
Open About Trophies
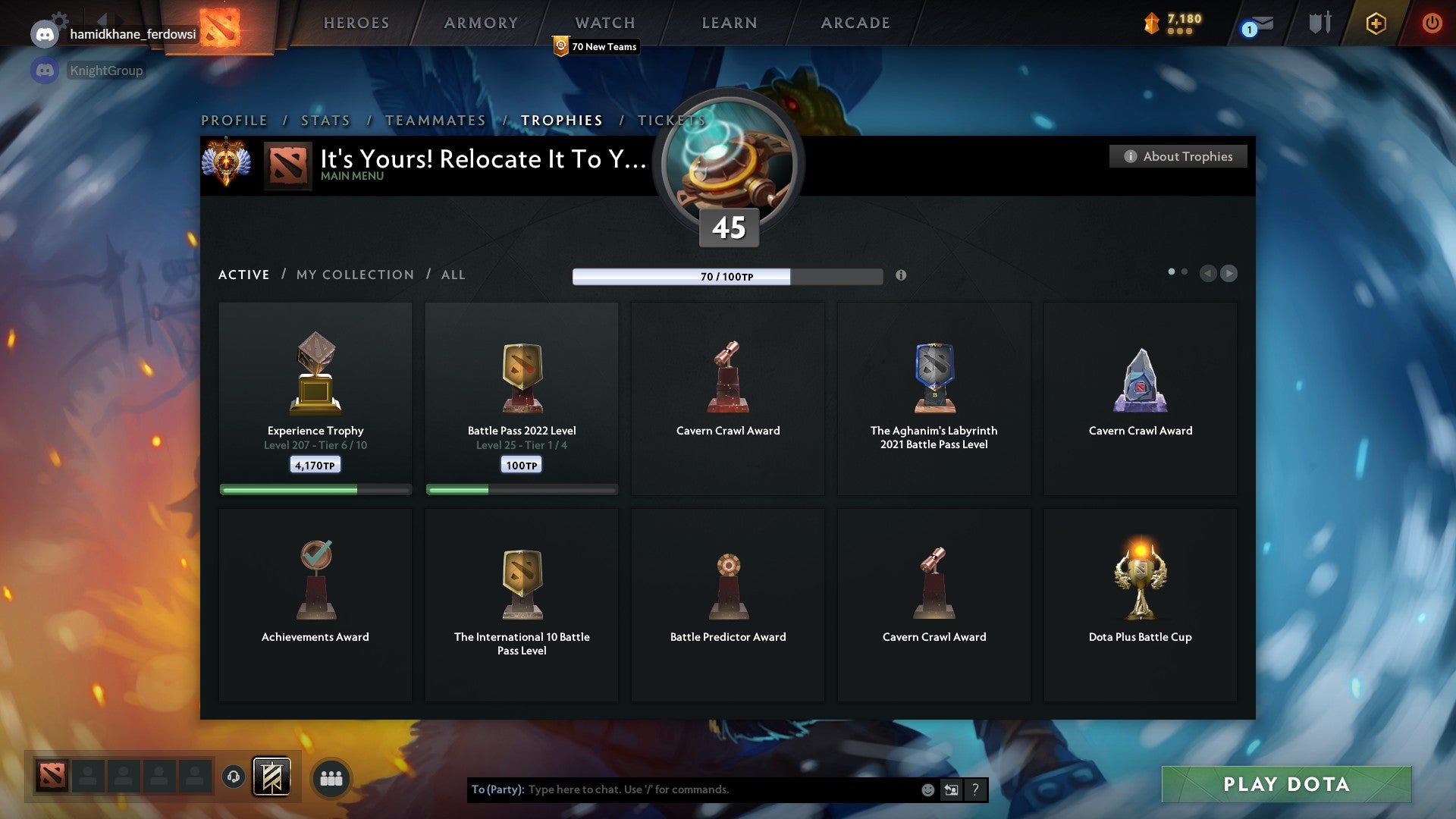point(1178,156)
